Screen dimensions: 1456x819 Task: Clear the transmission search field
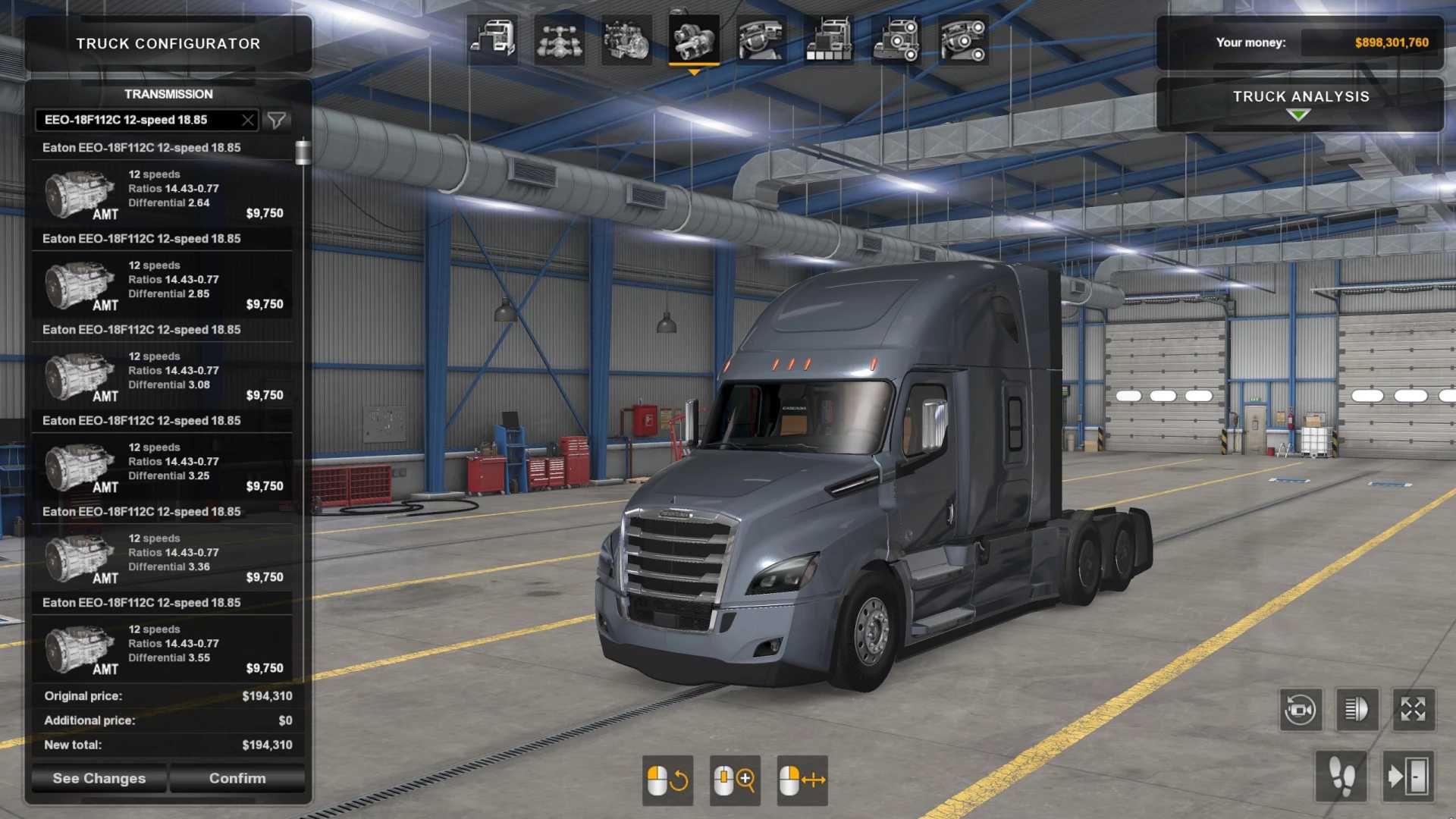click(247, 120)
